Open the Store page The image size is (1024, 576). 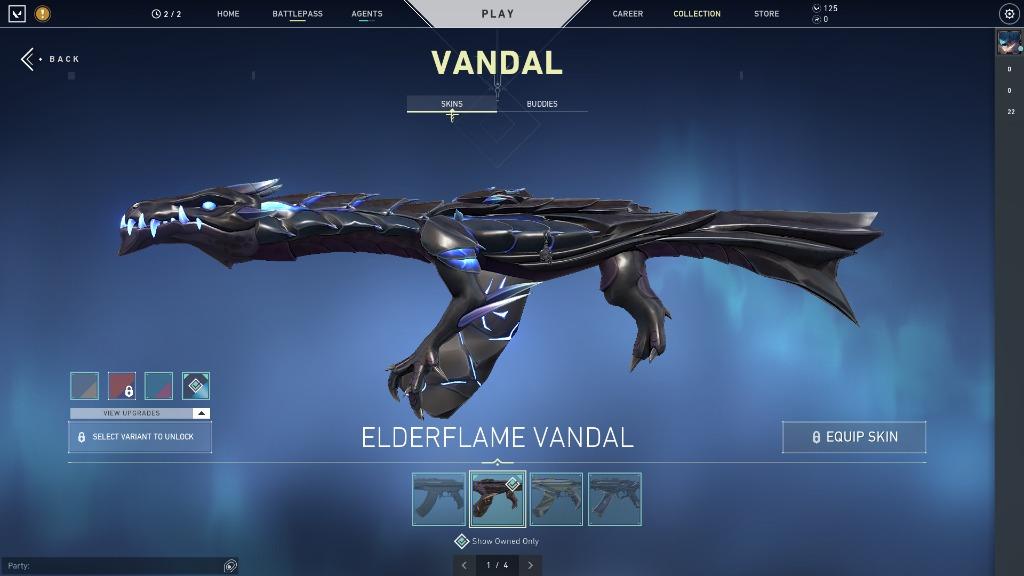[767, 14]
